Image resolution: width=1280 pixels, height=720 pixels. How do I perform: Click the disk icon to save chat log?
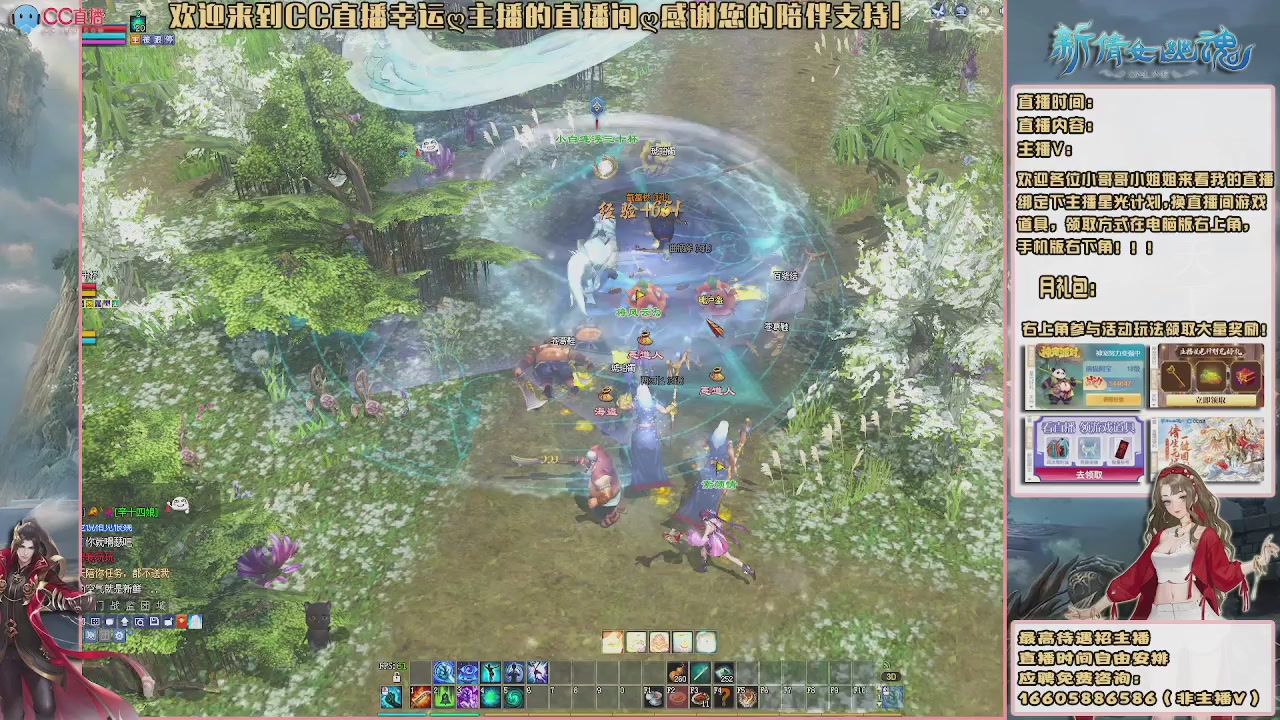[155, 621]
